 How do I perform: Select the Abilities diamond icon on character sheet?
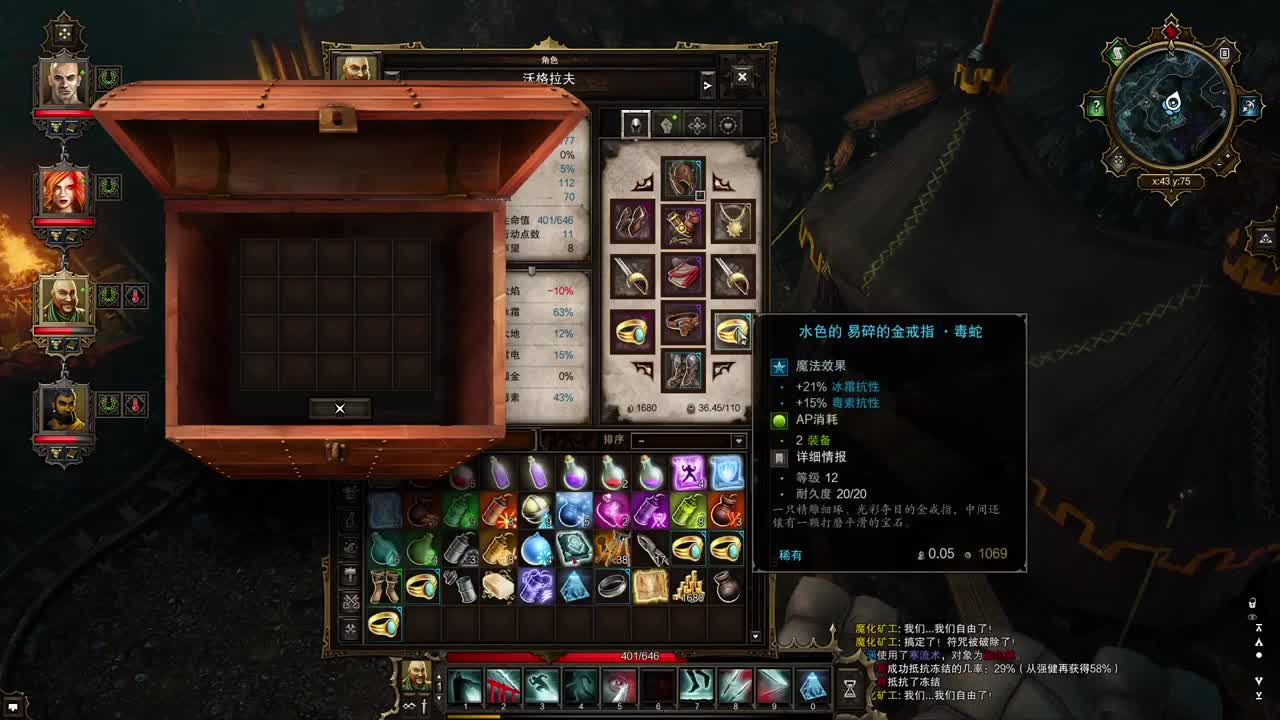pos(698,124)
